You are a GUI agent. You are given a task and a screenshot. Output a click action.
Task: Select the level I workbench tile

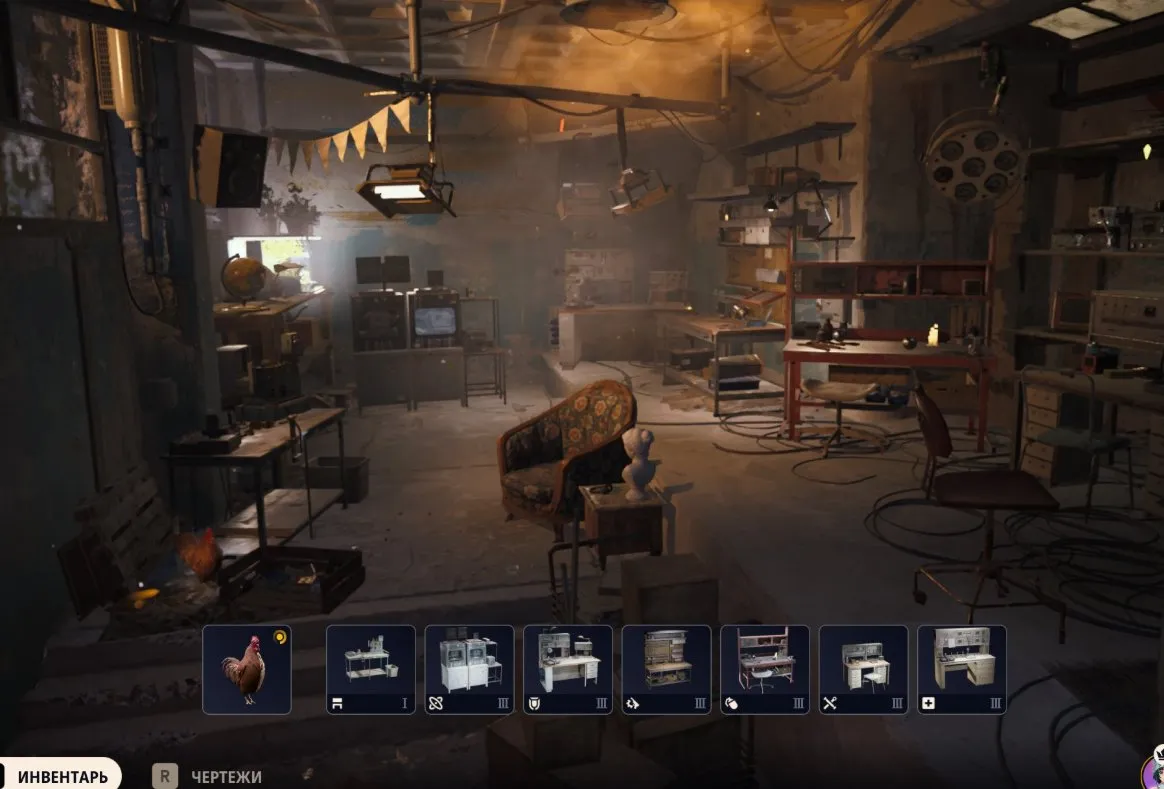(370, 669)
